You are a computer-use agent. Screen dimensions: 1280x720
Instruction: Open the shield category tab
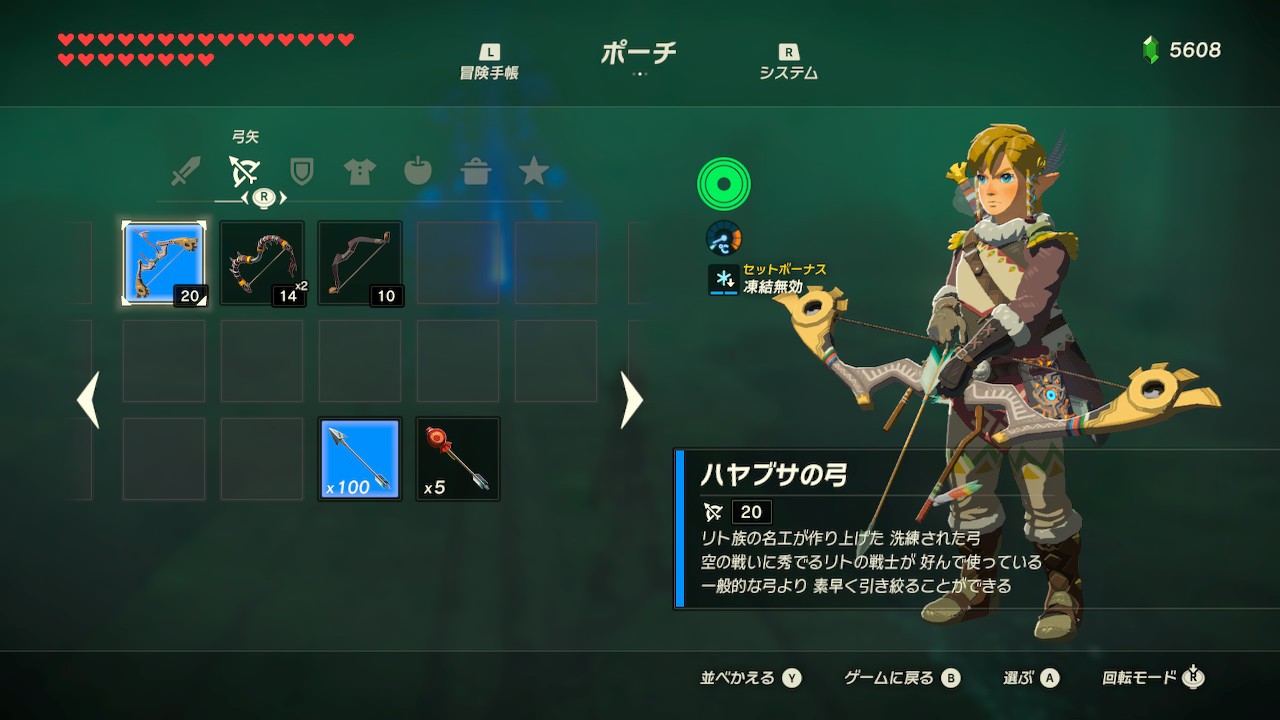pos(301,172)
